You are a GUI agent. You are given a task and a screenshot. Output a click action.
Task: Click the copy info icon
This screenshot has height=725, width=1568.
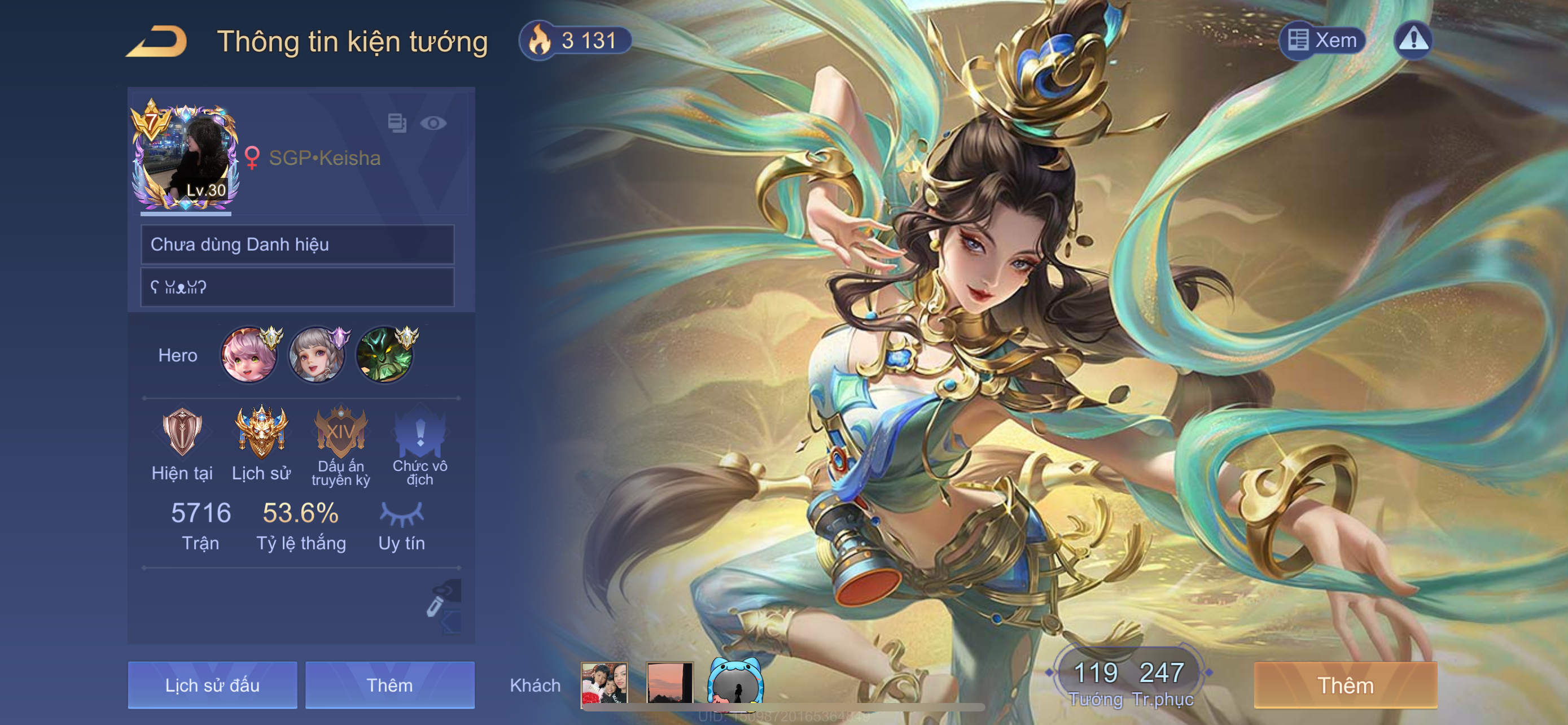(397, 123)
